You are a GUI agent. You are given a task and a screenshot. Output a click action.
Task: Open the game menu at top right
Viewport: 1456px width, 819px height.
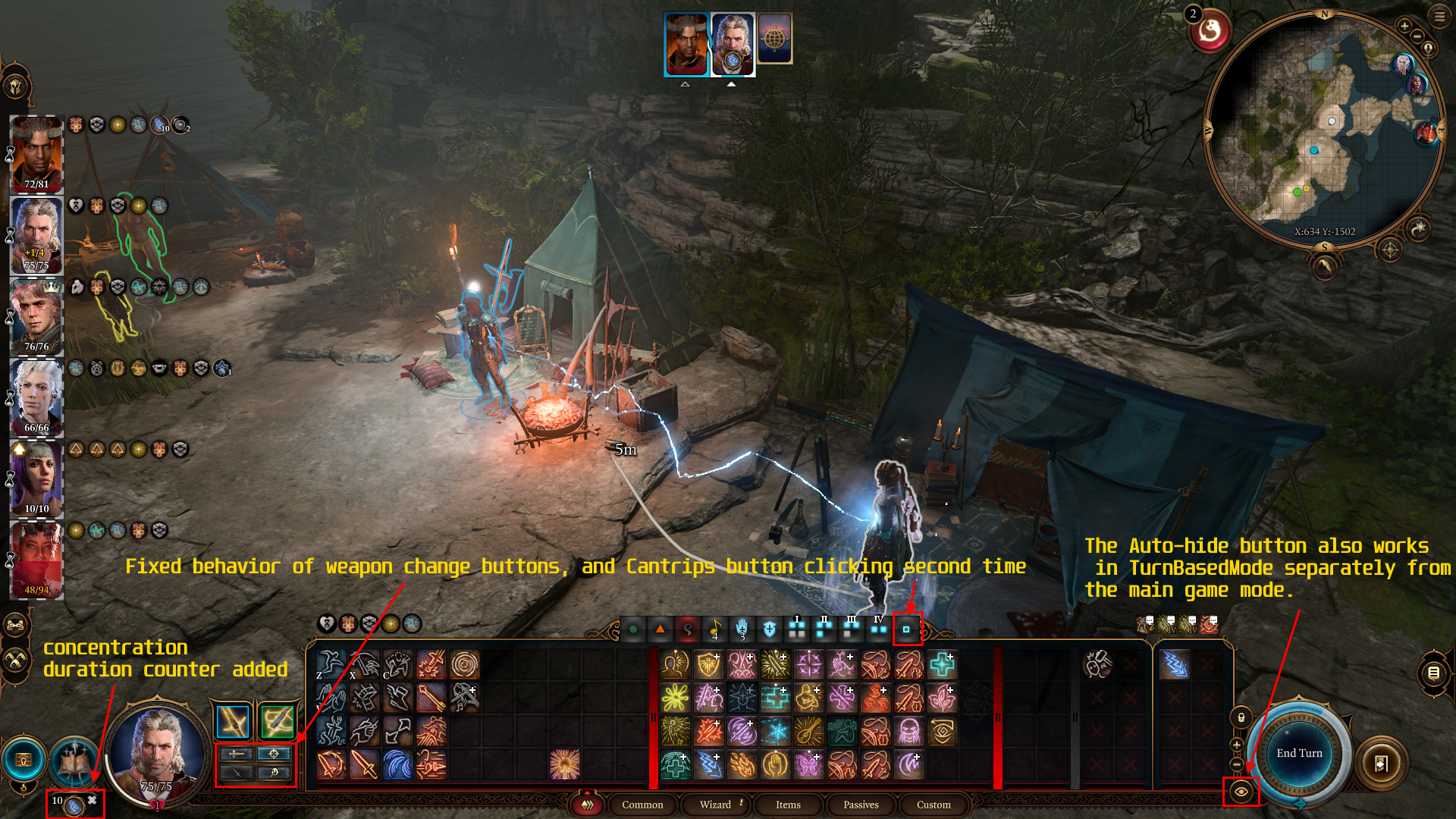[1439, 16]
